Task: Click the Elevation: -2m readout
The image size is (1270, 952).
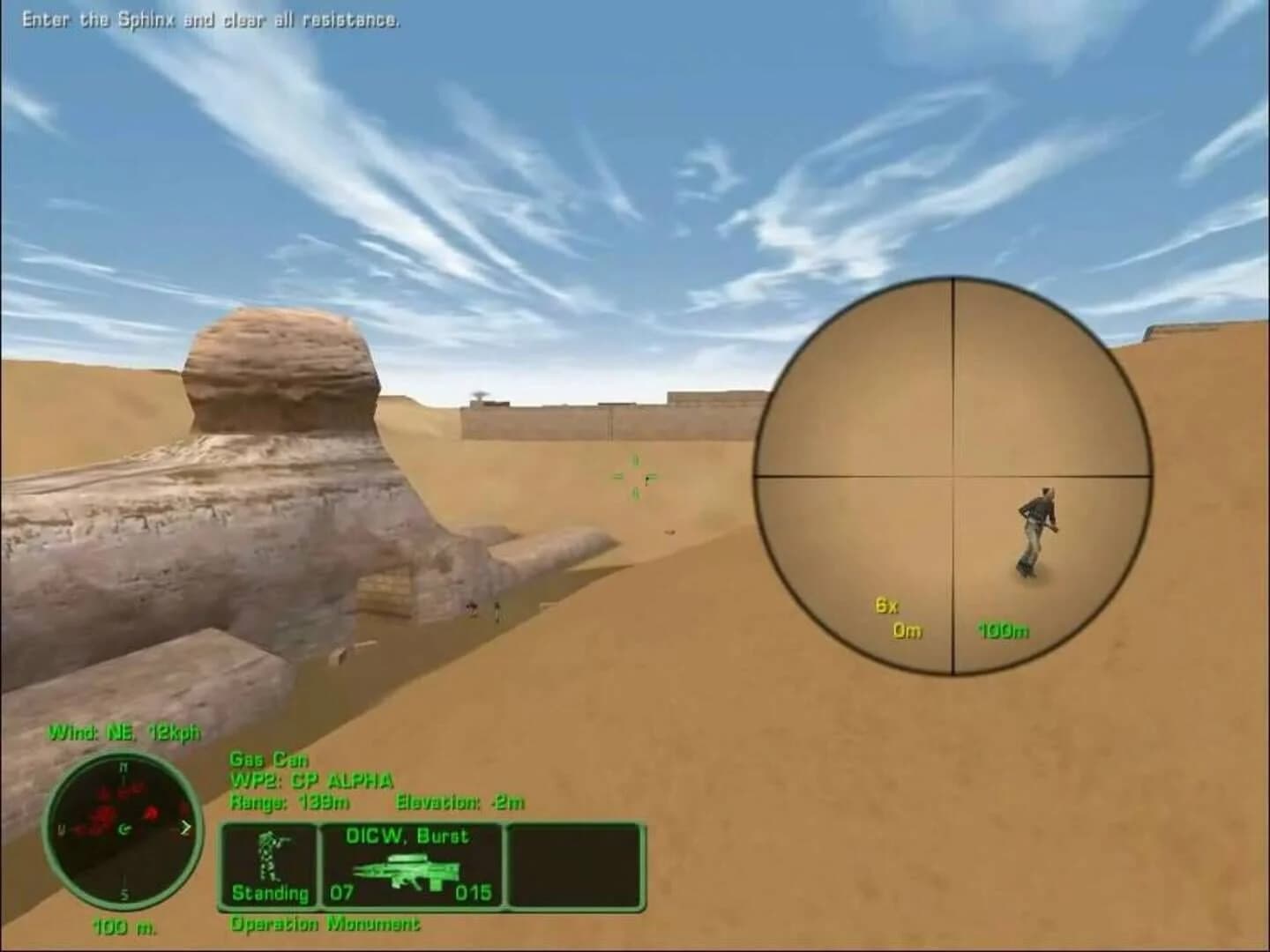Action: pyautogui.click(x=461, y=803)
